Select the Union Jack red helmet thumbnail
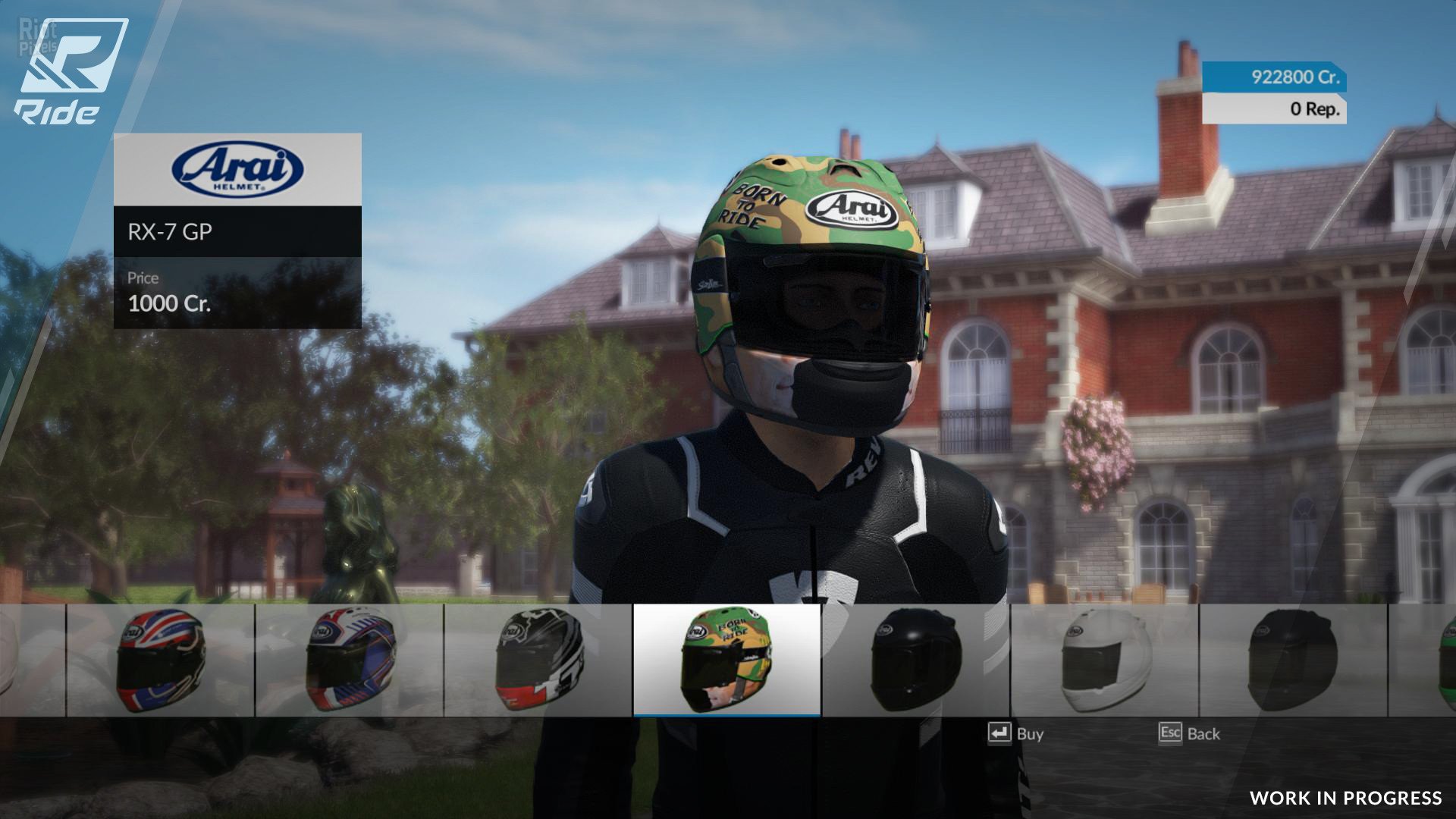1456x819 pixels. click(x=161, y=660)
